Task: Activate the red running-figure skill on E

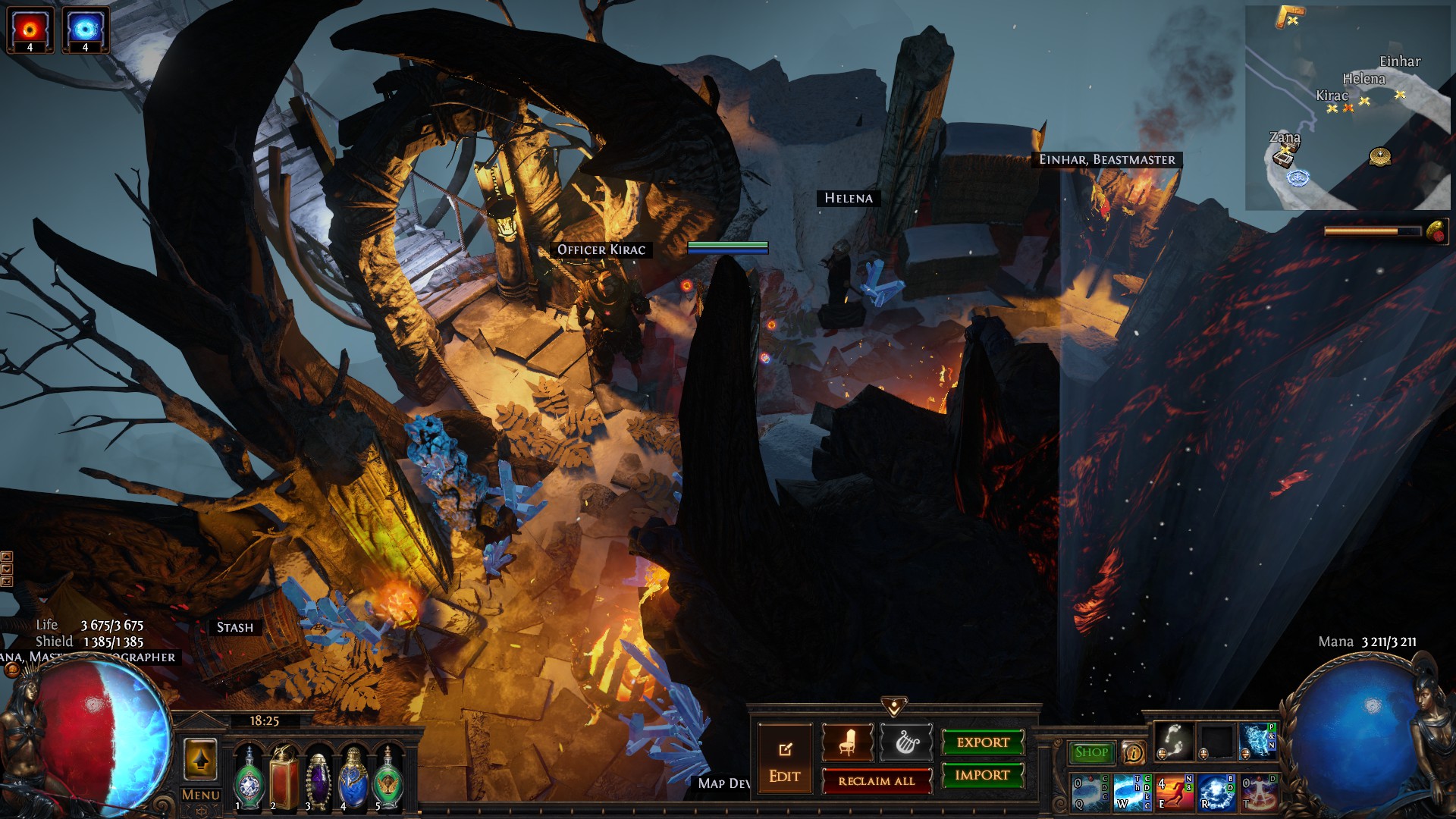Action: pos(1174,792)
